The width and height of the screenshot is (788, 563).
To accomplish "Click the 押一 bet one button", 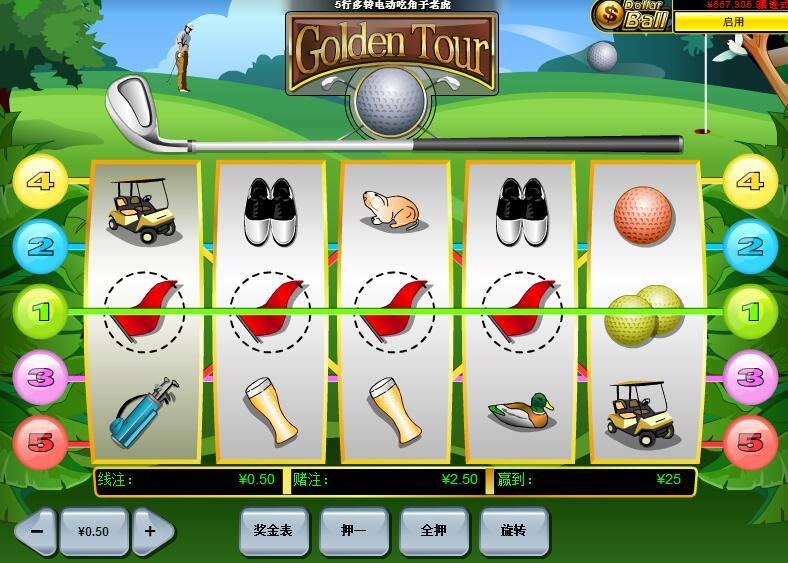I will (353, 530).
